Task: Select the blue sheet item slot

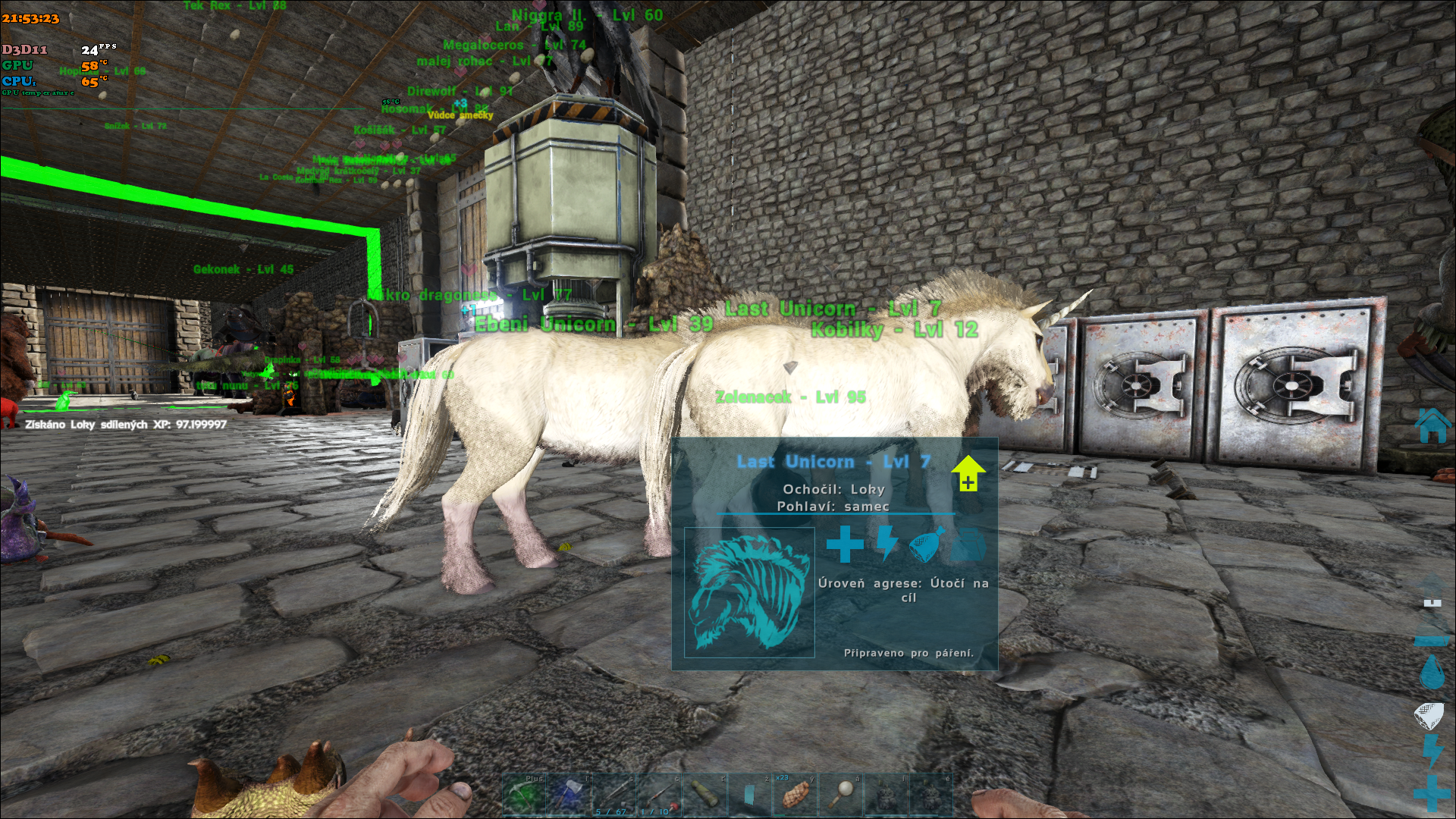Action: coord(749,795)
